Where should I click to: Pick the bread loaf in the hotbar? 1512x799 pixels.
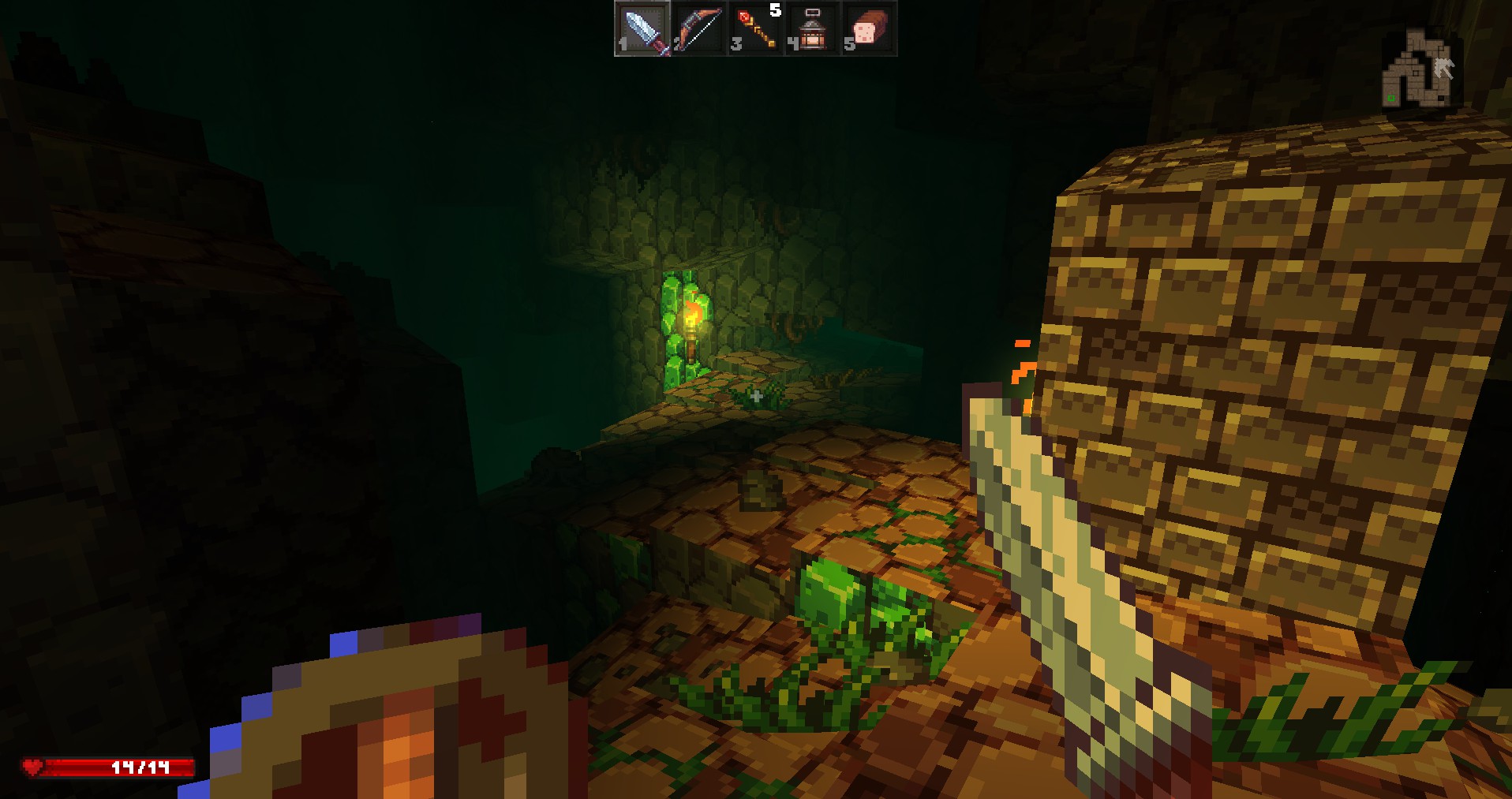[x=869, y=29]
